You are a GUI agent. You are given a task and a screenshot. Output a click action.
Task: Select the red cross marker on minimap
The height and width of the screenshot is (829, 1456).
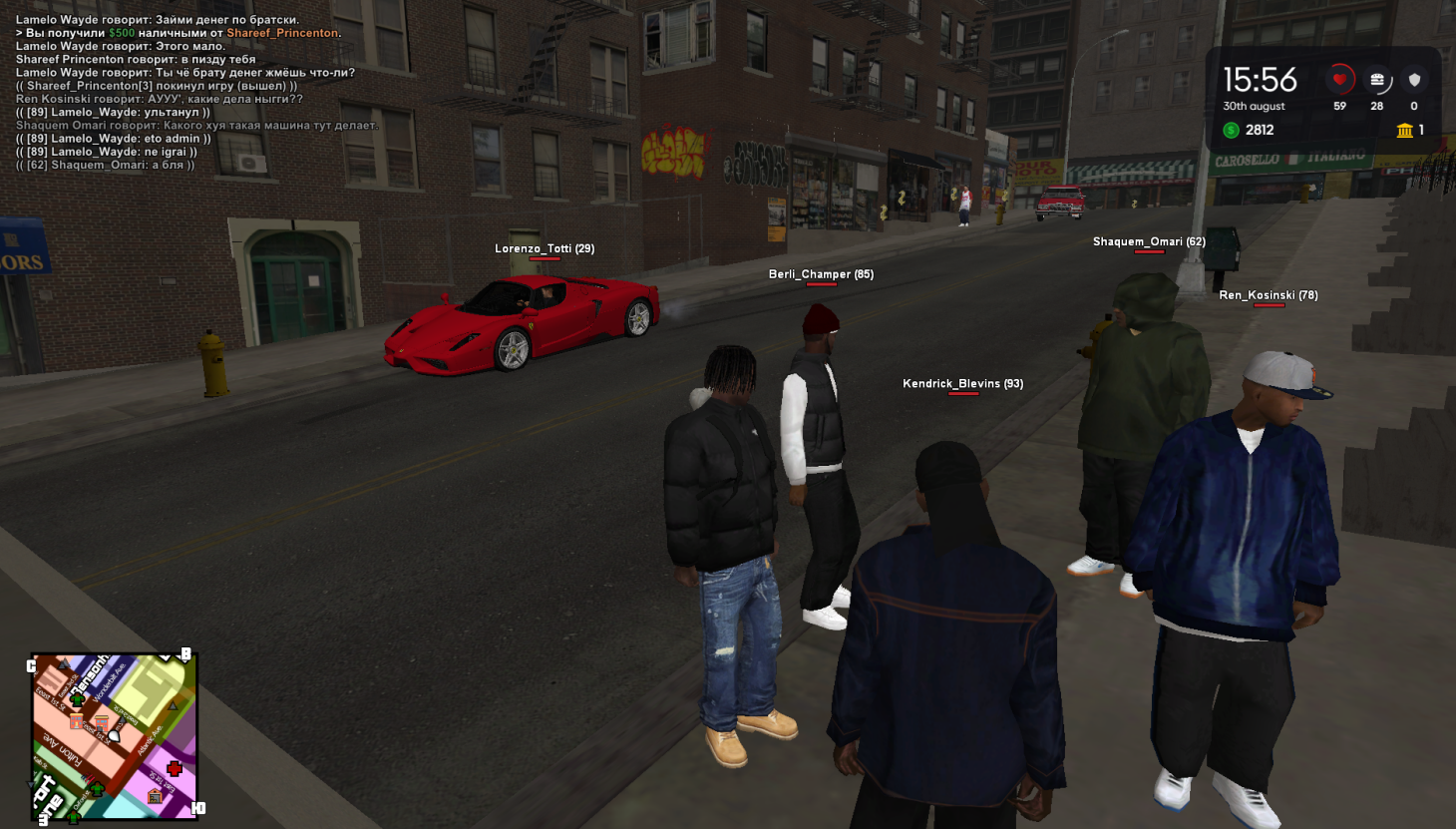click(x=175, y=768)
